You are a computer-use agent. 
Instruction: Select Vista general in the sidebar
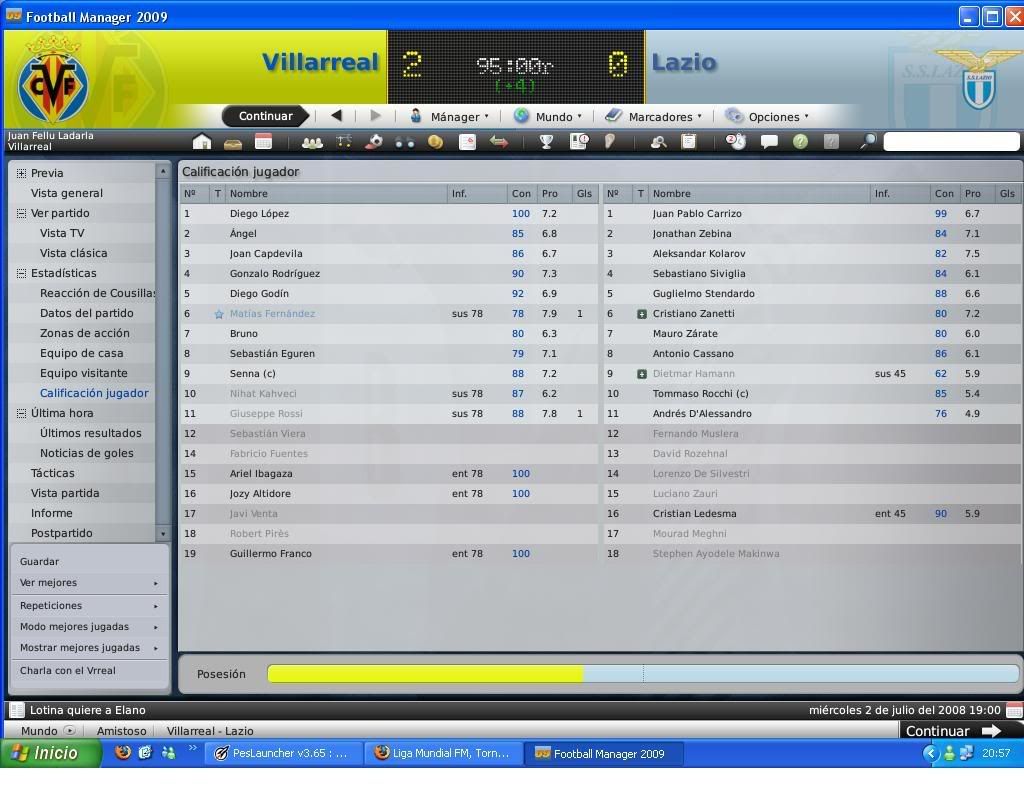click(x=67, y=193)
